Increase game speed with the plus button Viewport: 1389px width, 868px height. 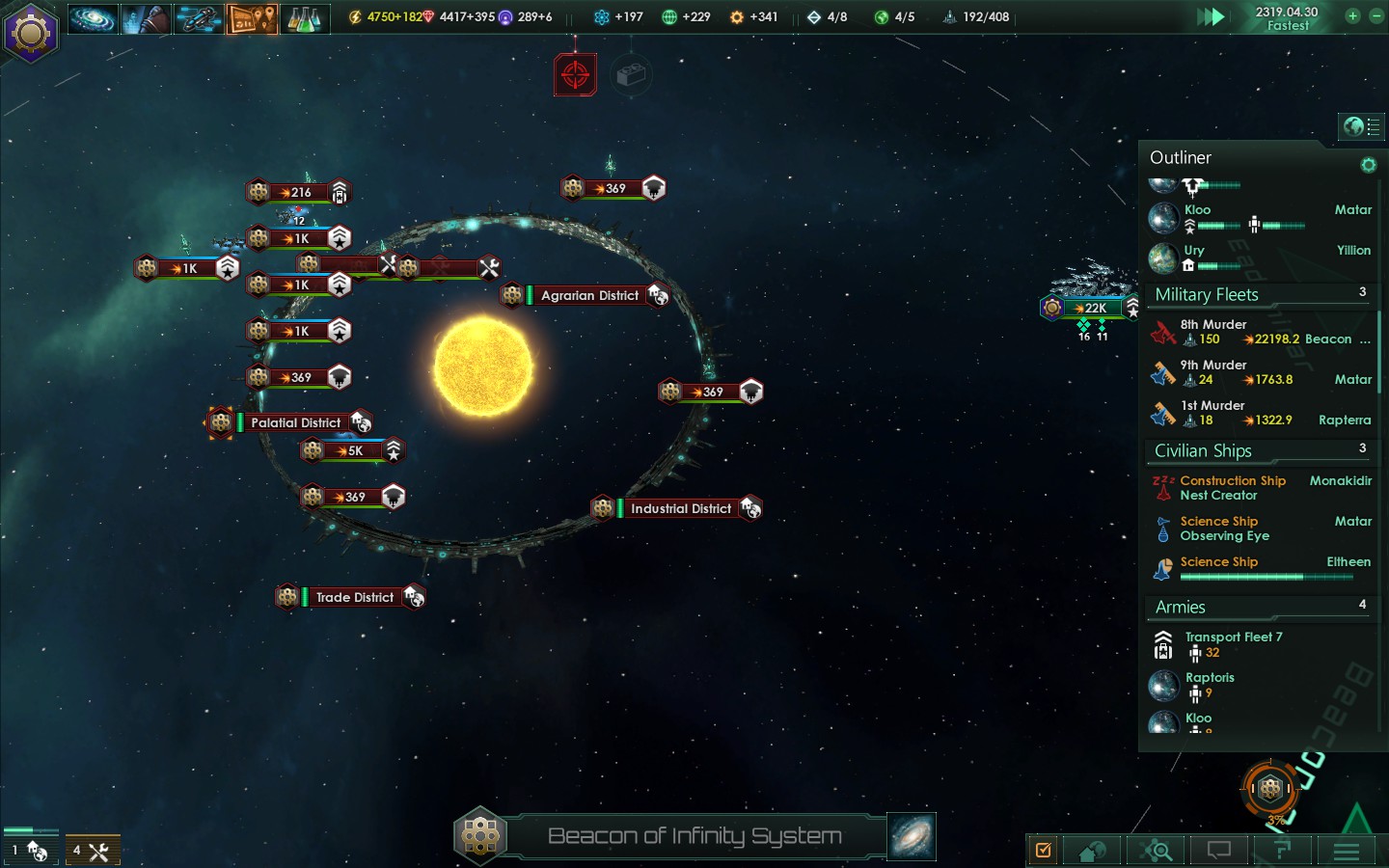1352,16
